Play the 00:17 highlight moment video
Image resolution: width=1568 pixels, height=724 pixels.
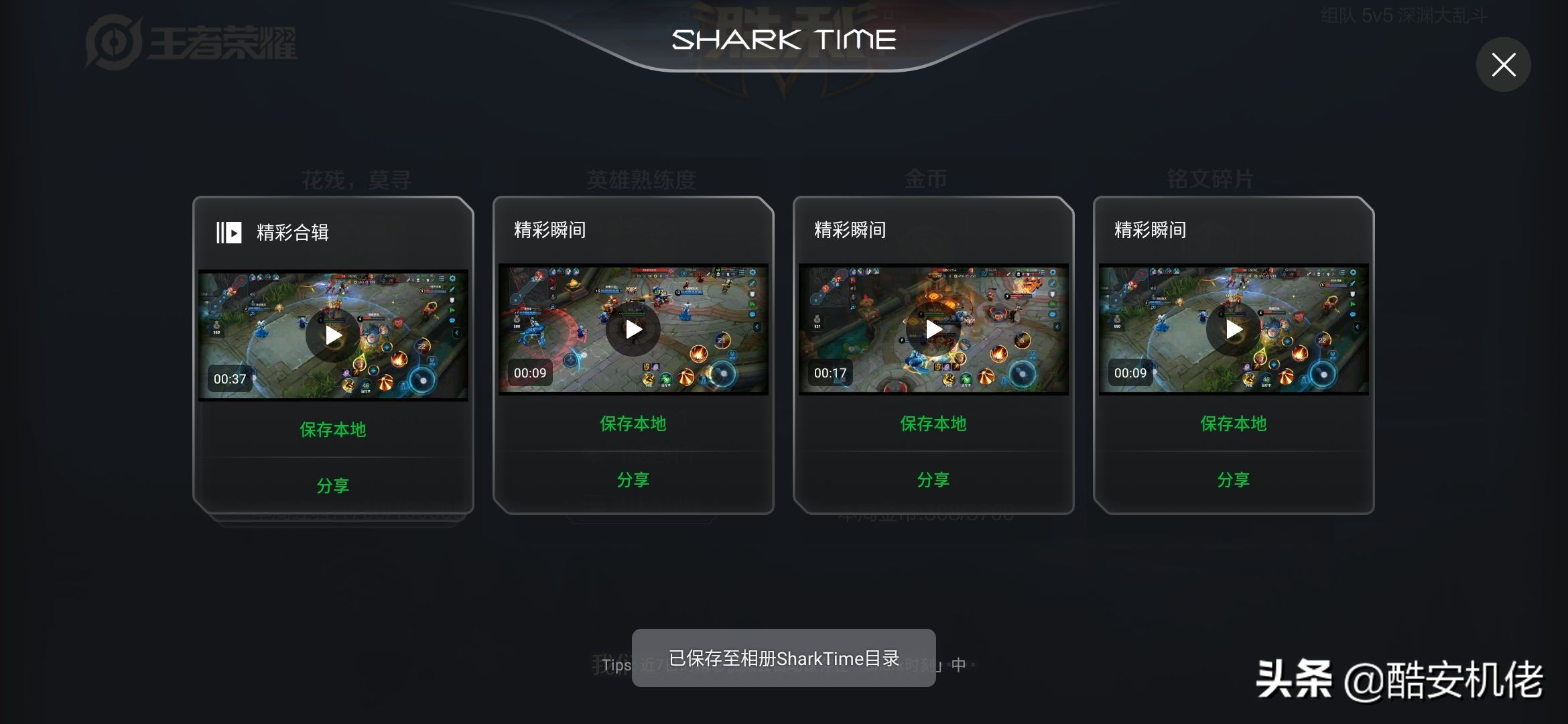click(933, 328)
